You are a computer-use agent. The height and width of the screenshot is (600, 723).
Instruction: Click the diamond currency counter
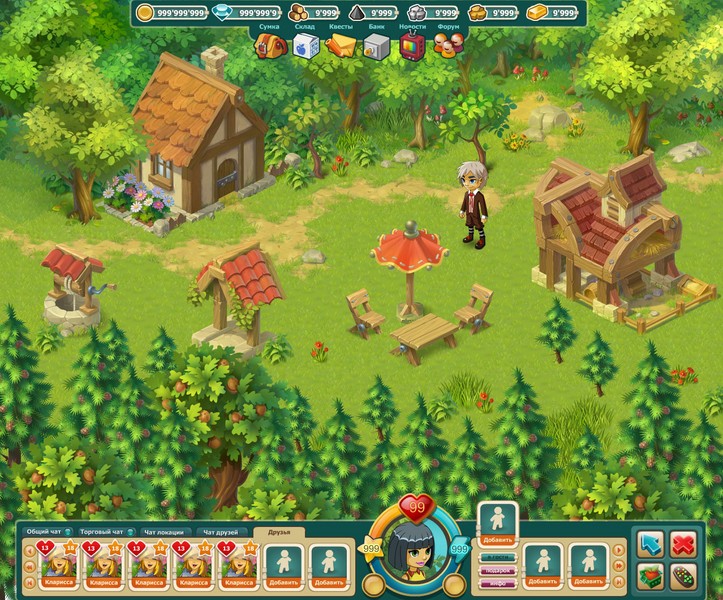click(250, 13)
